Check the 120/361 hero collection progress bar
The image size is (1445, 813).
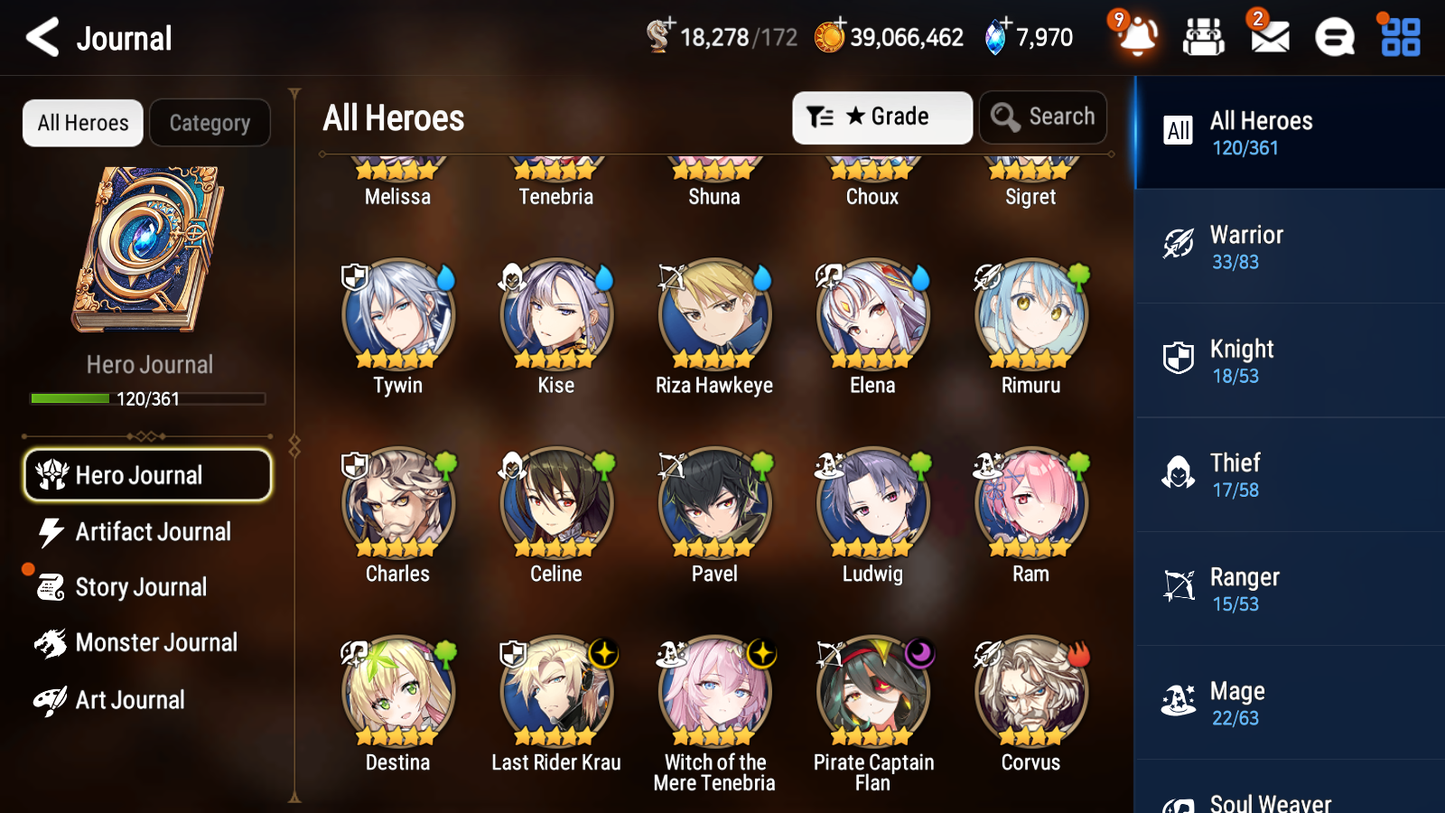[148, 398]
